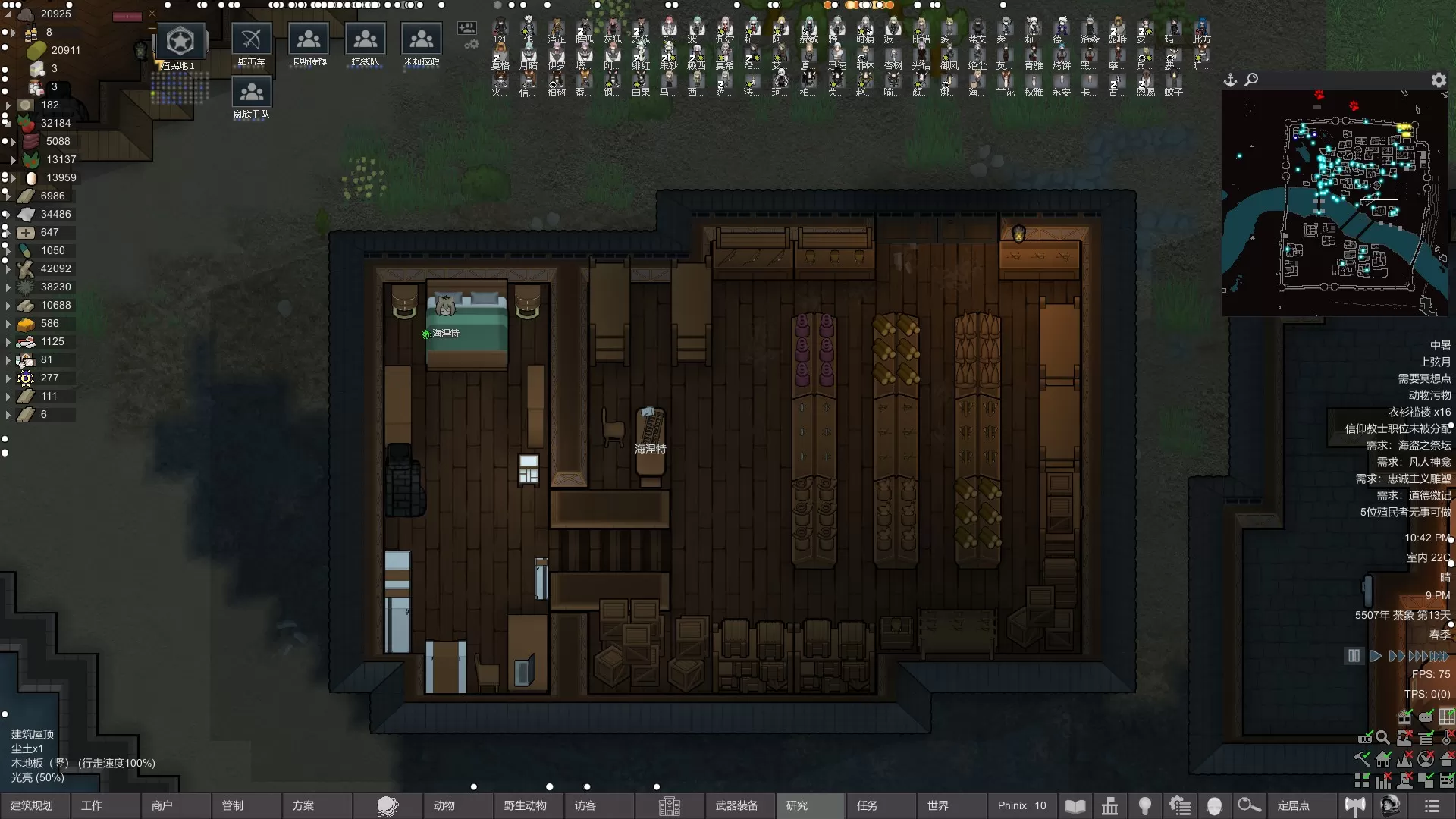The image size is (1456, 819).
Task: Open the 定居点 (Settlement) tab
Action: 1294,805
